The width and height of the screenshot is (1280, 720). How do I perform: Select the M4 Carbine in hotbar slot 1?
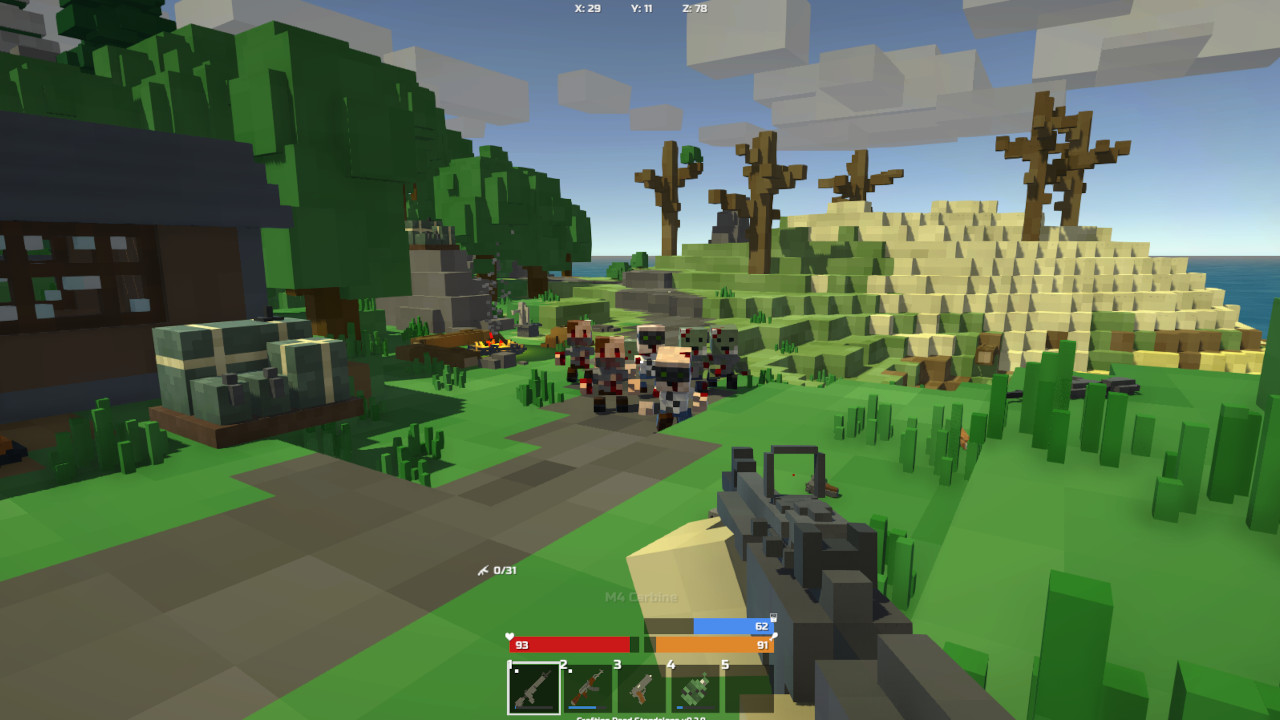(534, 688)
